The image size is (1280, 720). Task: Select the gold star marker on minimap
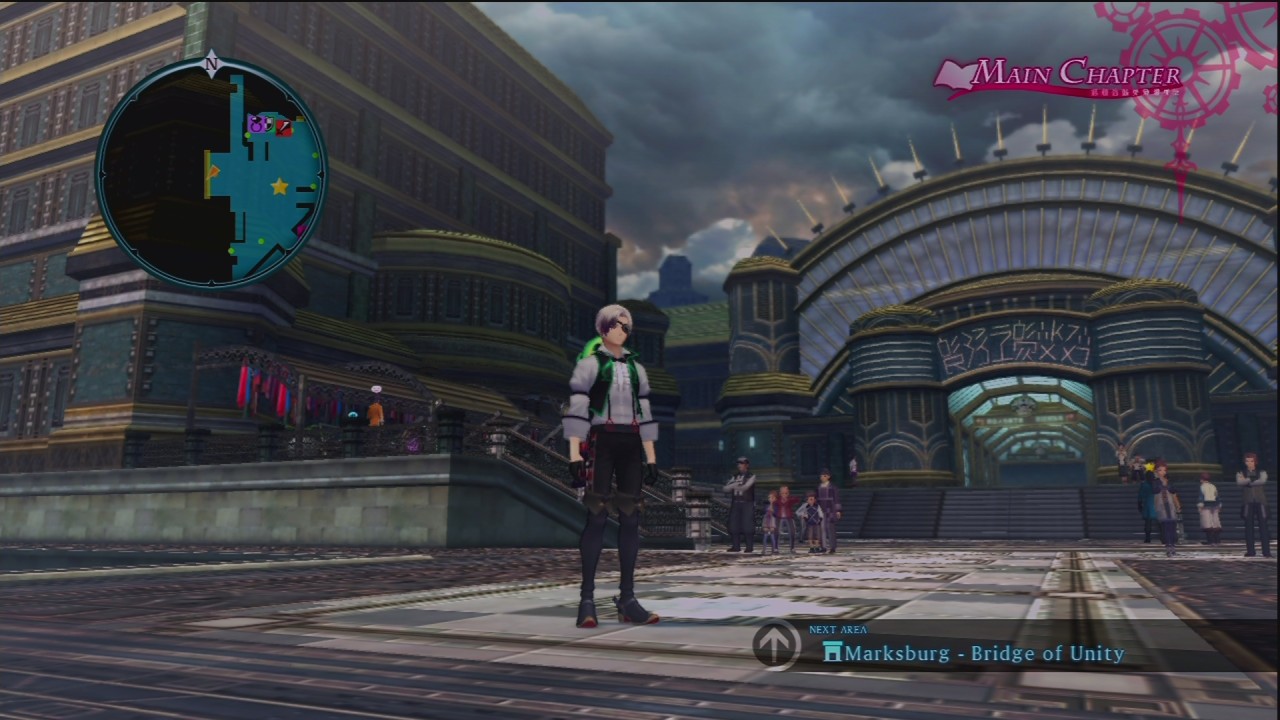coord(279,187)
